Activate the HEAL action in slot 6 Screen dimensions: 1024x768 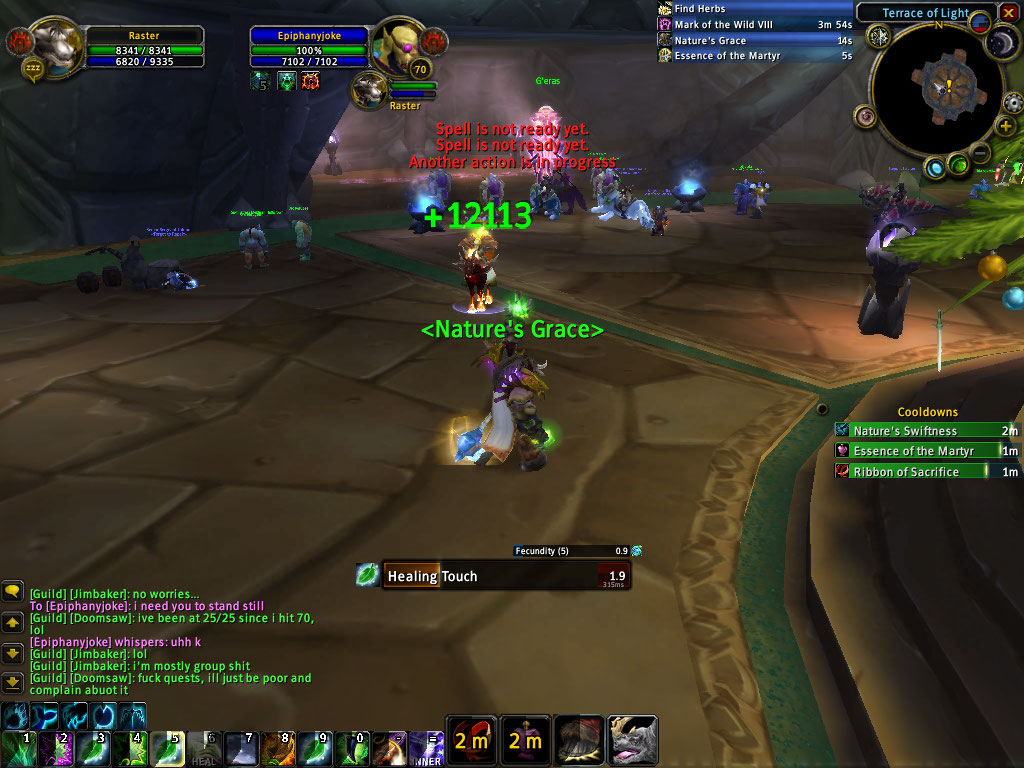coord(204,748)
